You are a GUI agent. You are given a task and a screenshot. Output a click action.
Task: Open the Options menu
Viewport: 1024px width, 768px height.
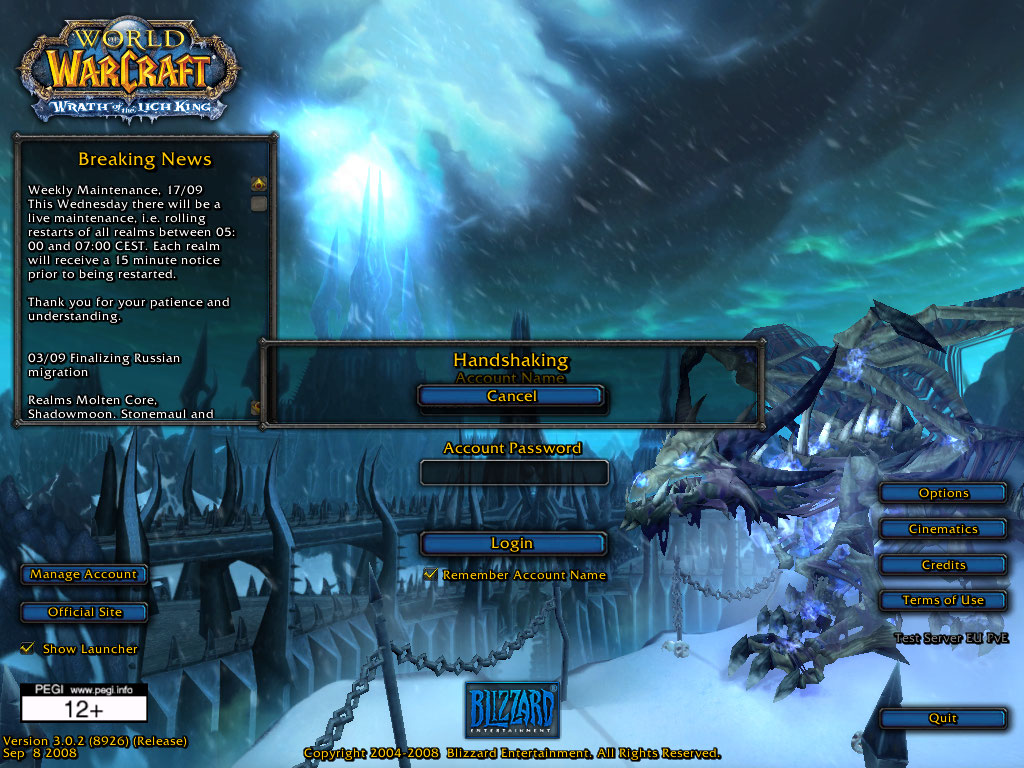click(x=943, y=493)
